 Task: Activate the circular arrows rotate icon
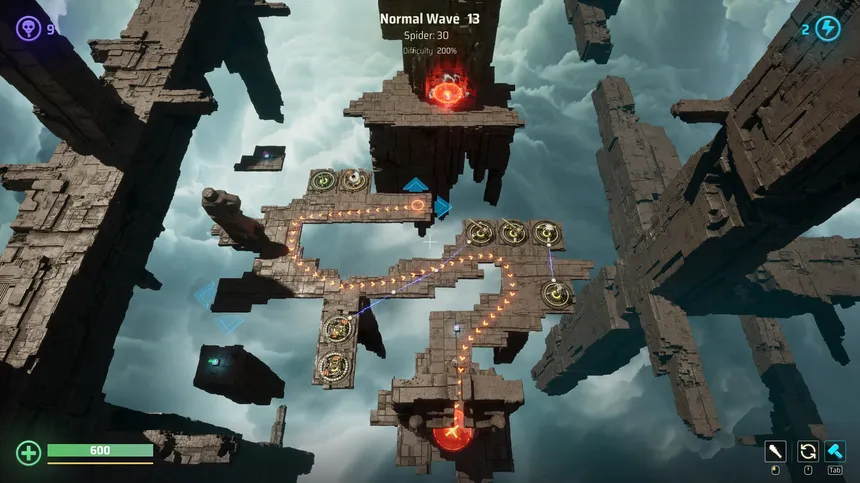click(x=806, y=451)
